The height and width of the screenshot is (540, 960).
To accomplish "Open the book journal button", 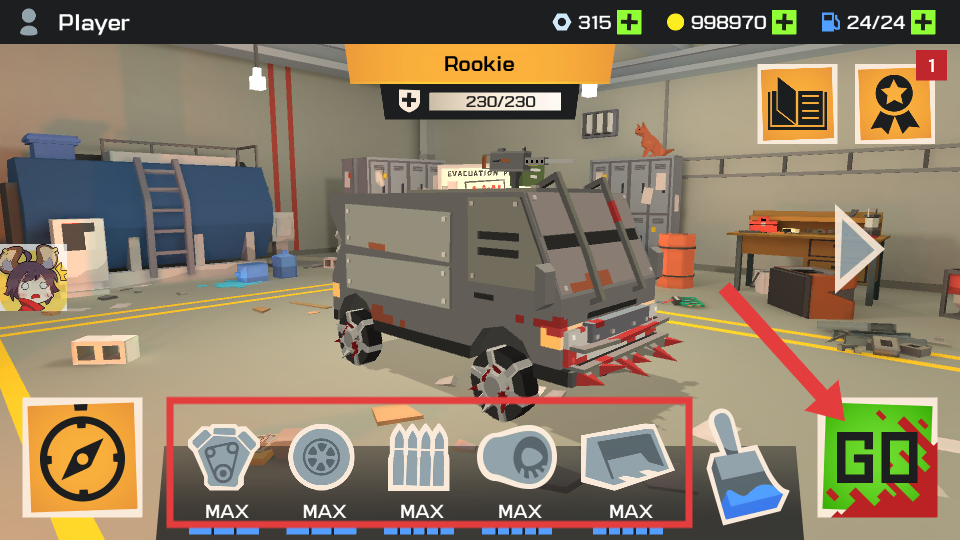I will pyautogui.click(x=796, y=103).
